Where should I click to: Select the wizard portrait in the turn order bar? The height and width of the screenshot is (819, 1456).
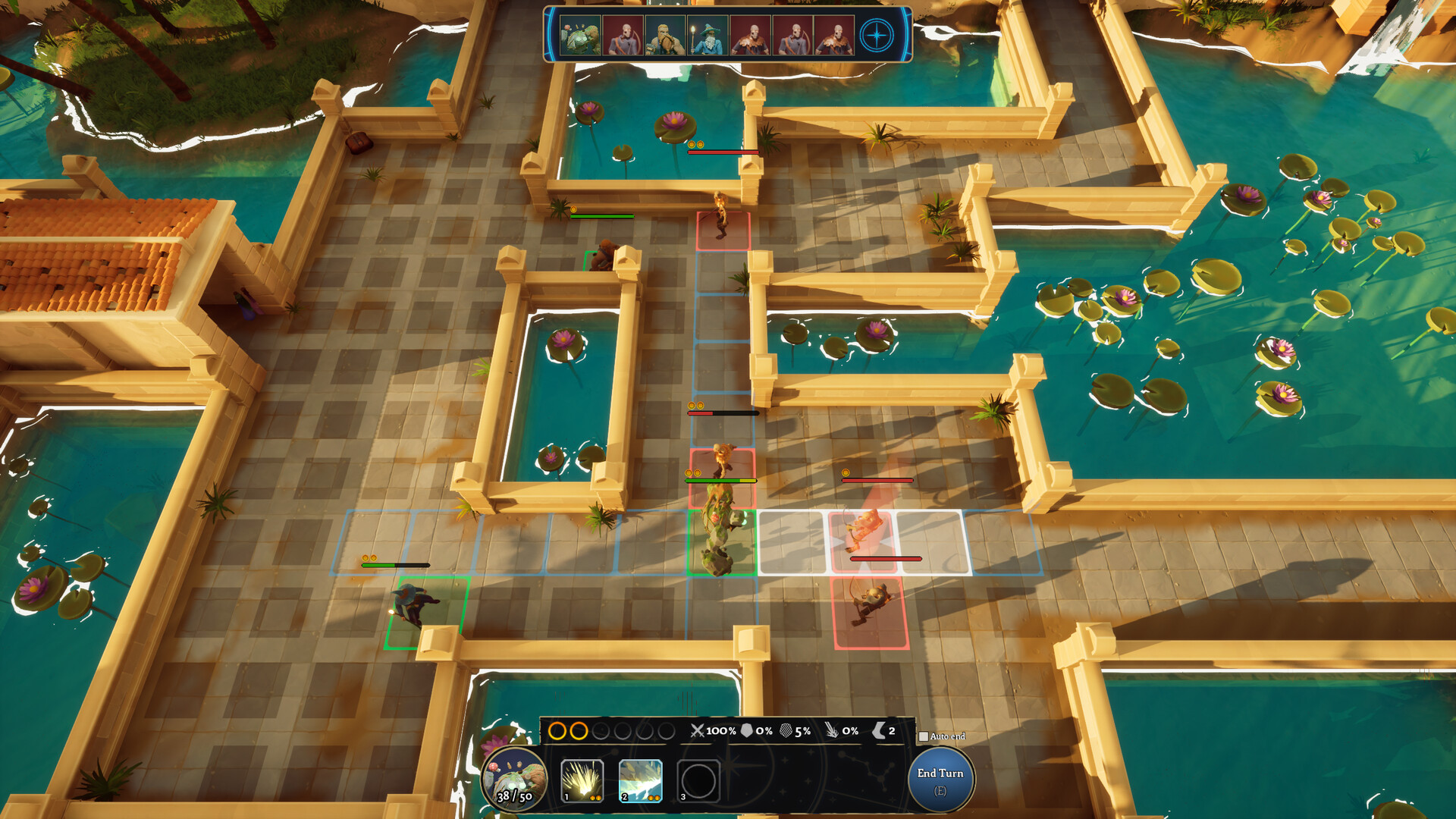tap(708, 35)
